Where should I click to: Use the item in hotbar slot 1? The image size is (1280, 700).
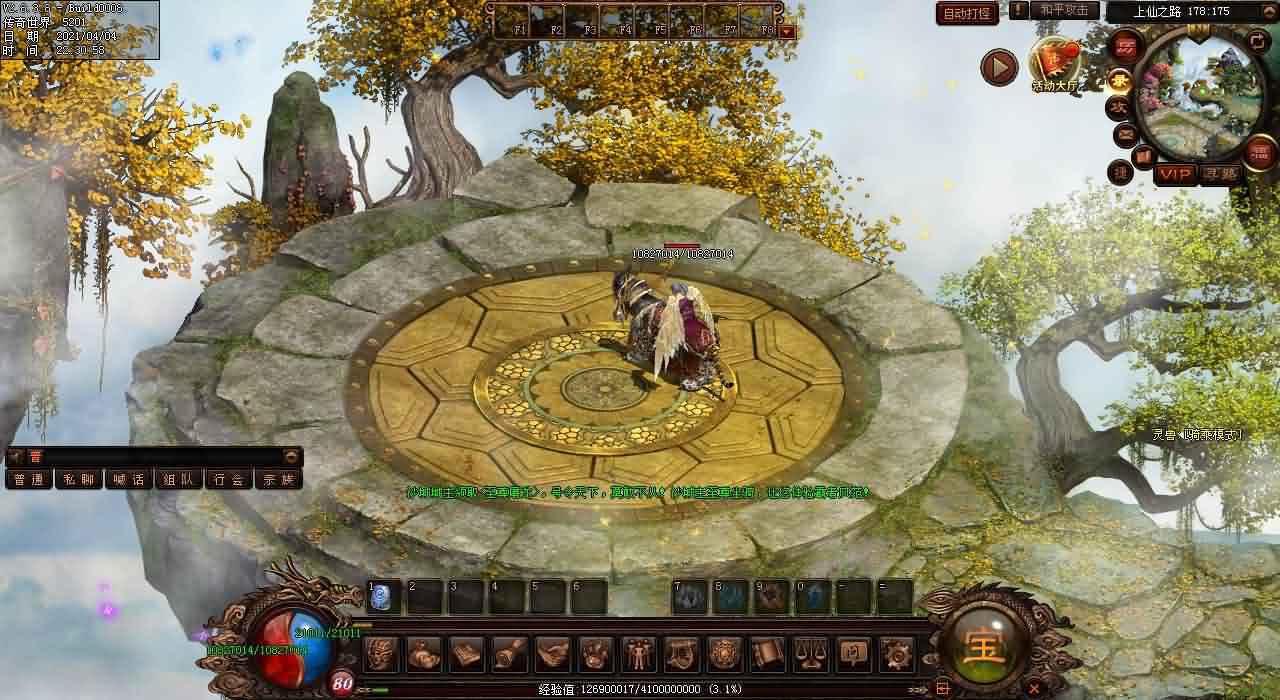tap(384, 597)
